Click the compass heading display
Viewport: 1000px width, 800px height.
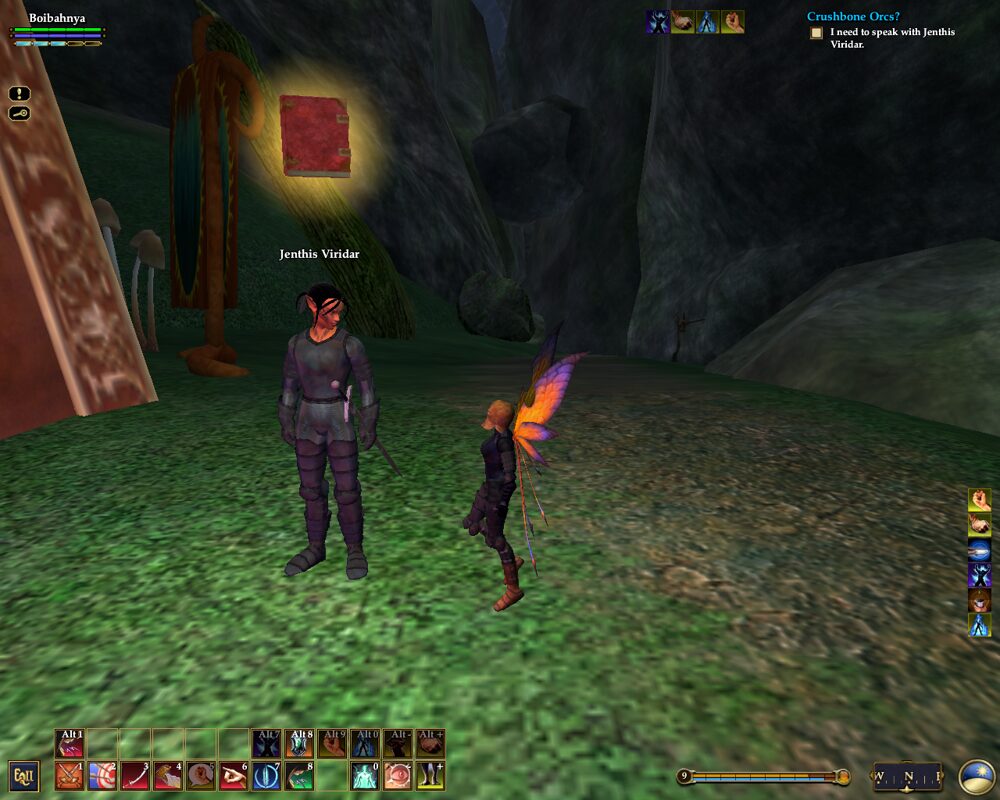[x=908, y=776]
